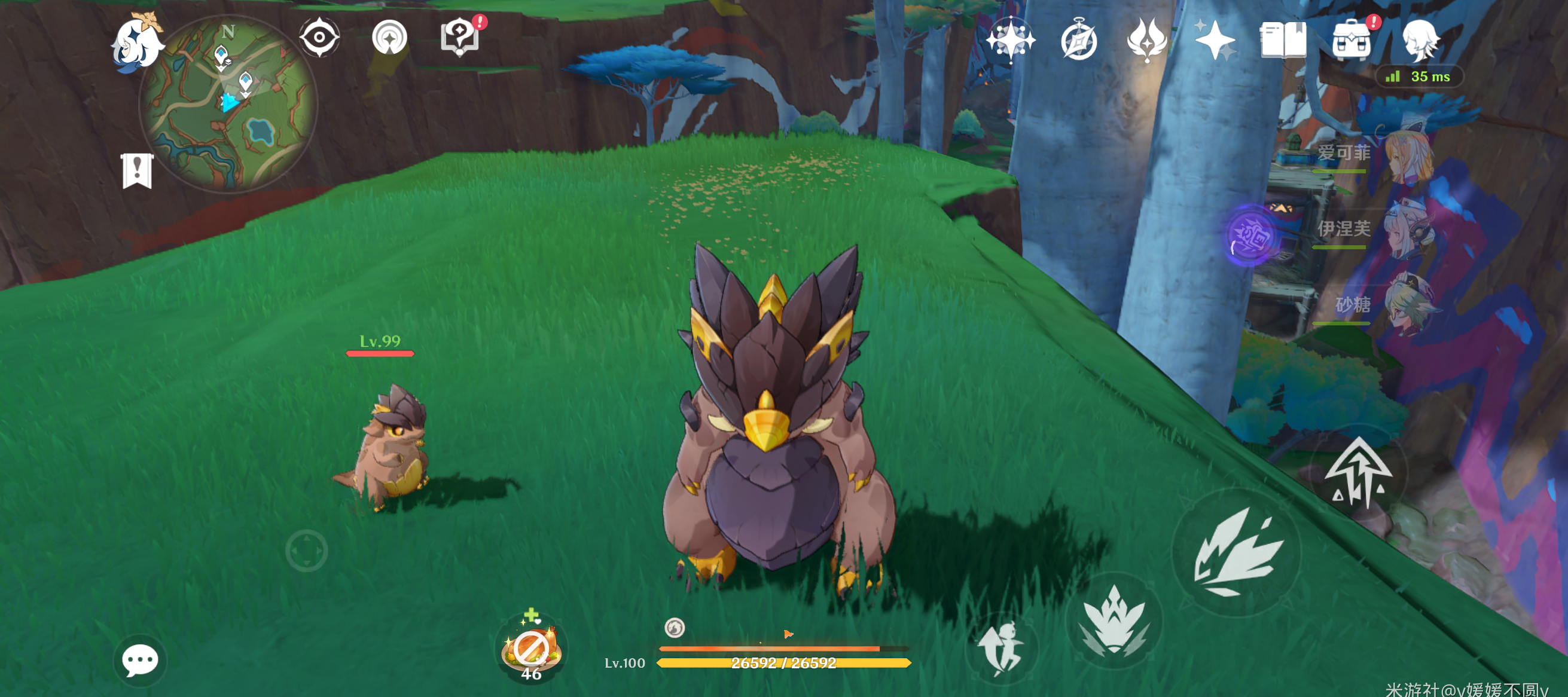1568x697 pixels.
Task: Open the chat speech bubble
Action: (140, 660)
